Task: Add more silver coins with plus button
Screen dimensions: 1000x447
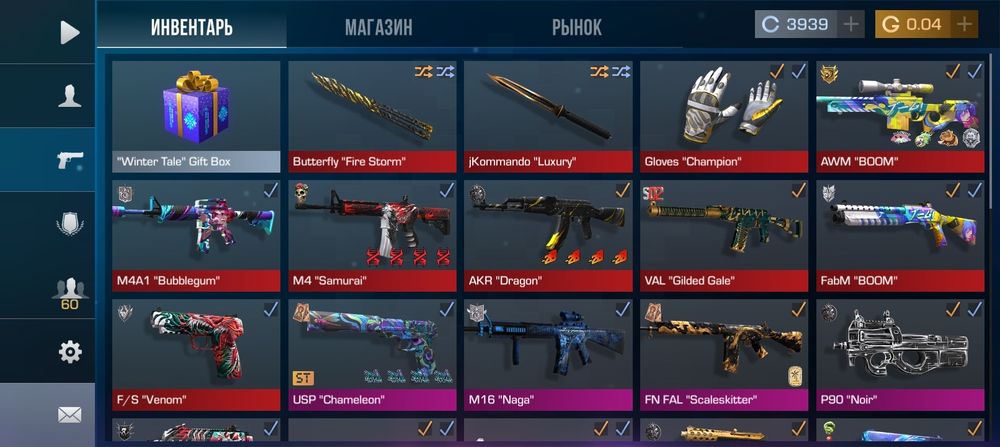Action: [x=851, y=25]
